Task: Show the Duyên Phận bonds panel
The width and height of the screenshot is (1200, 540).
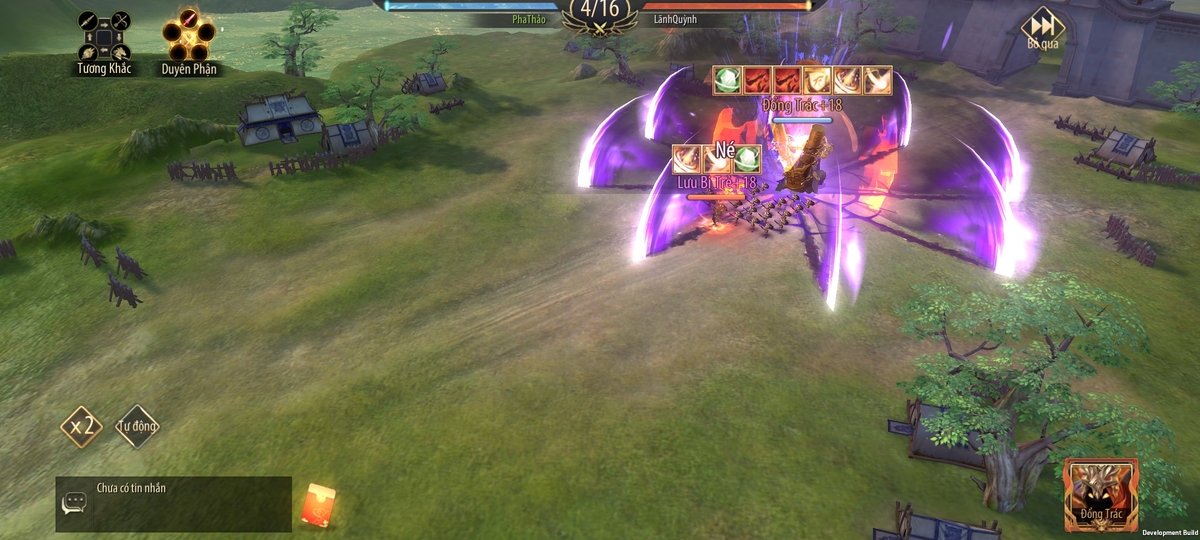Action: [x=188, y=38]
